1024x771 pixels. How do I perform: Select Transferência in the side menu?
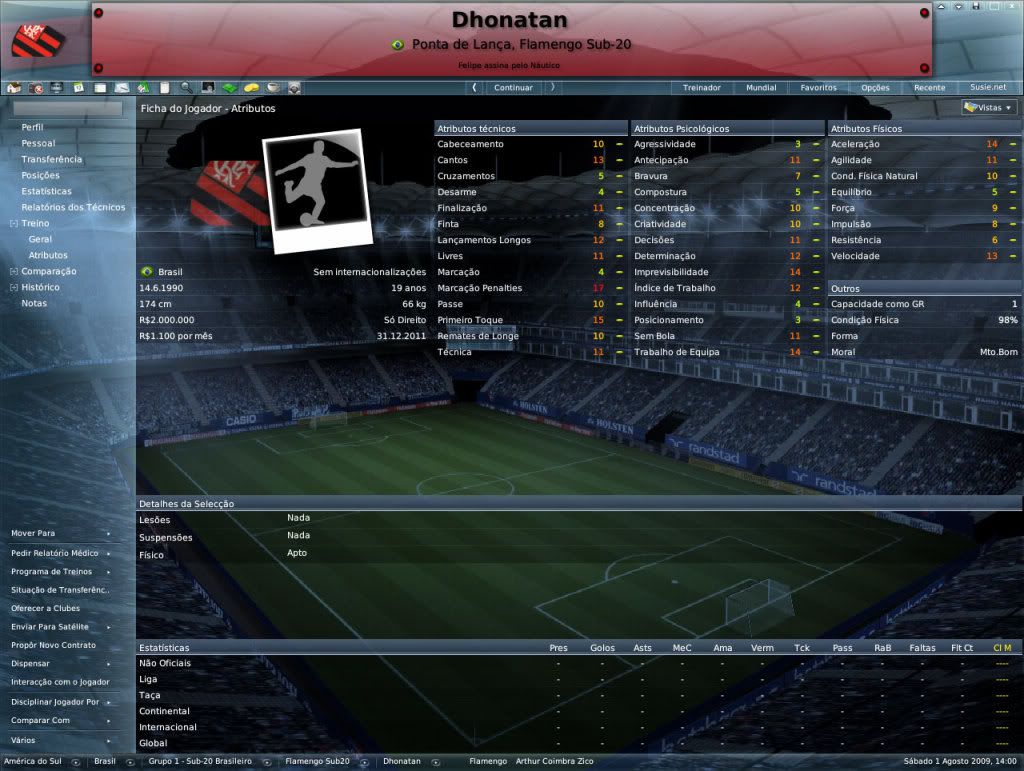(x=52, y=160)
